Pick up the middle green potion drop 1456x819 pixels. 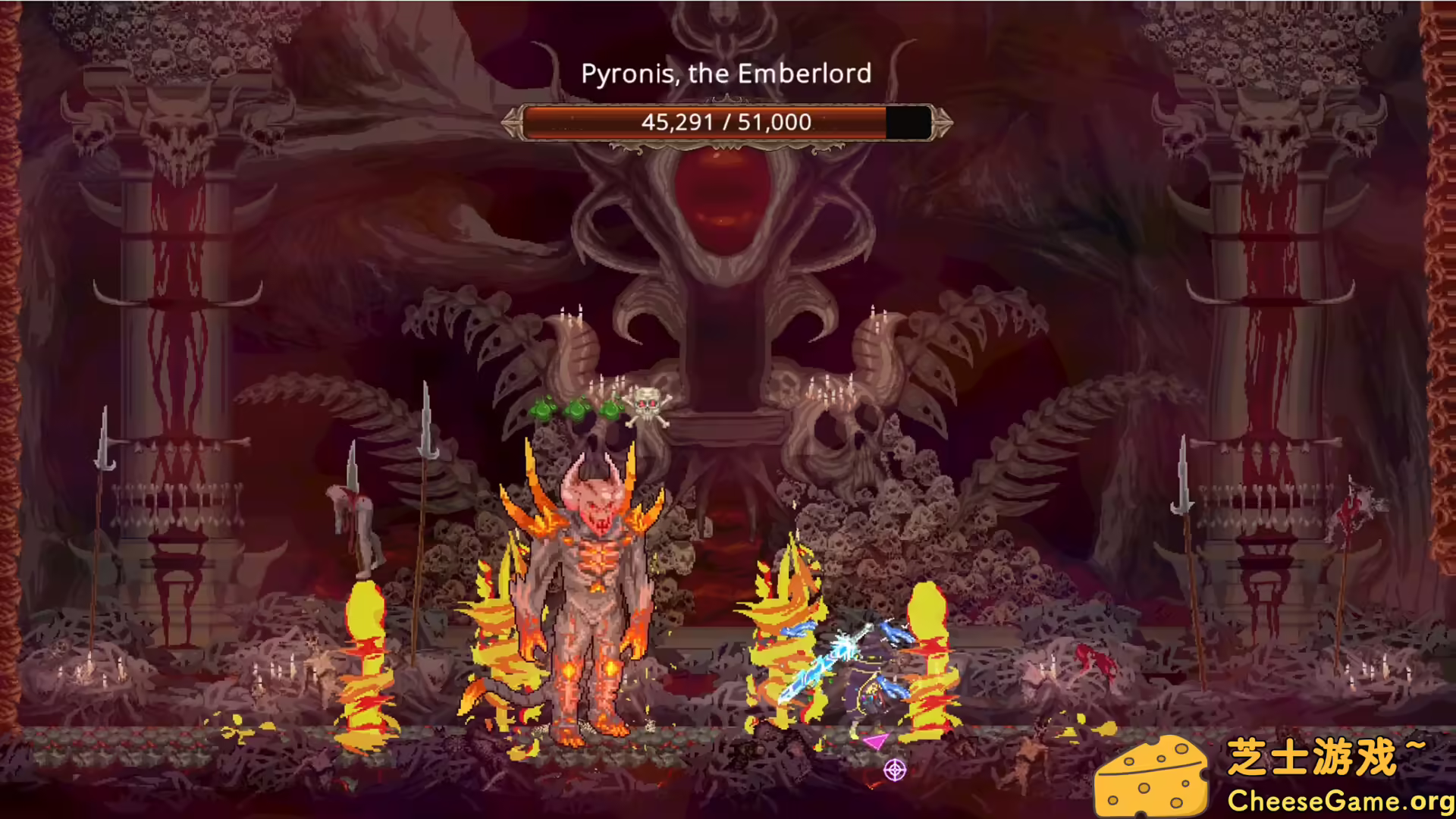click(x=578, y=409)
